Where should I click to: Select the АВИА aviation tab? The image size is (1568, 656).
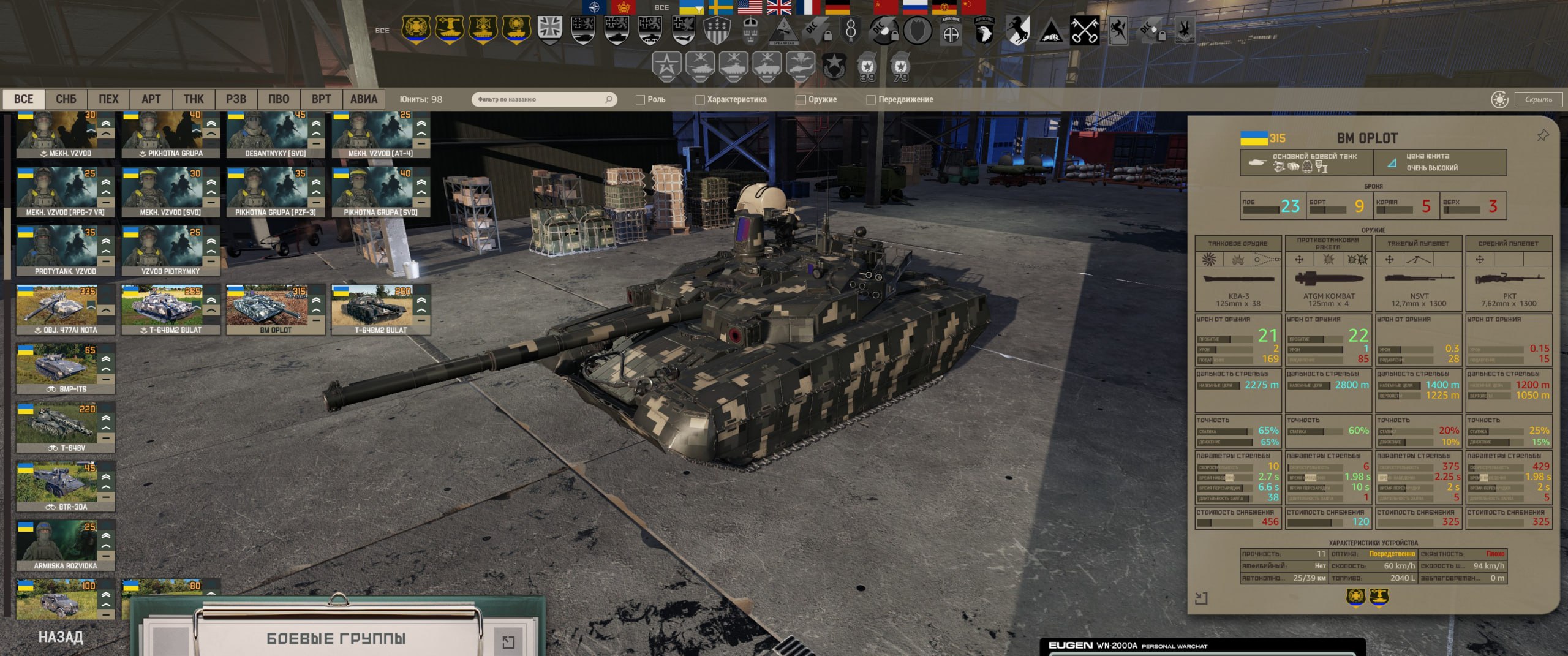point(364,99)
